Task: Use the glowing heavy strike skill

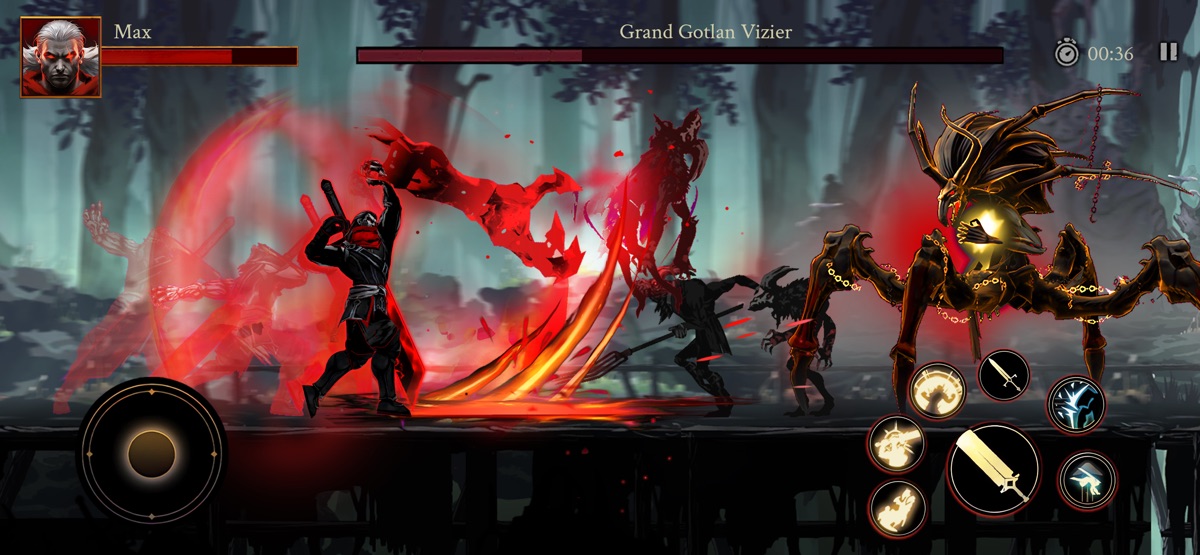Action: 895,443
